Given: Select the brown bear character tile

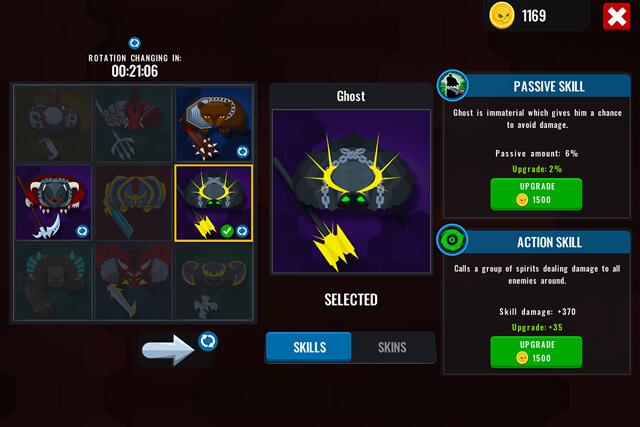Looking at the screenshot, I should tap(213, 123).
